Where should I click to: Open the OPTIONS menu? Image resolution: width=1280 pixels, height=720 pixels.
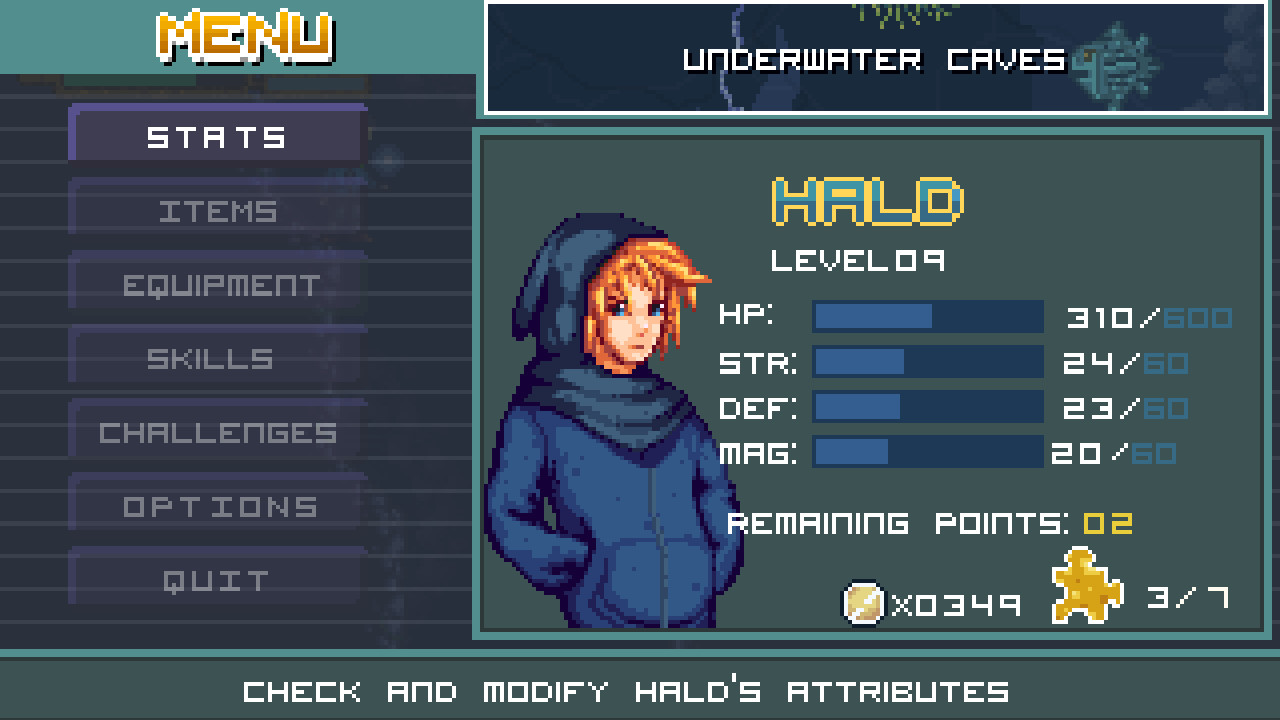pyautogui.click(x=215, y=506)
